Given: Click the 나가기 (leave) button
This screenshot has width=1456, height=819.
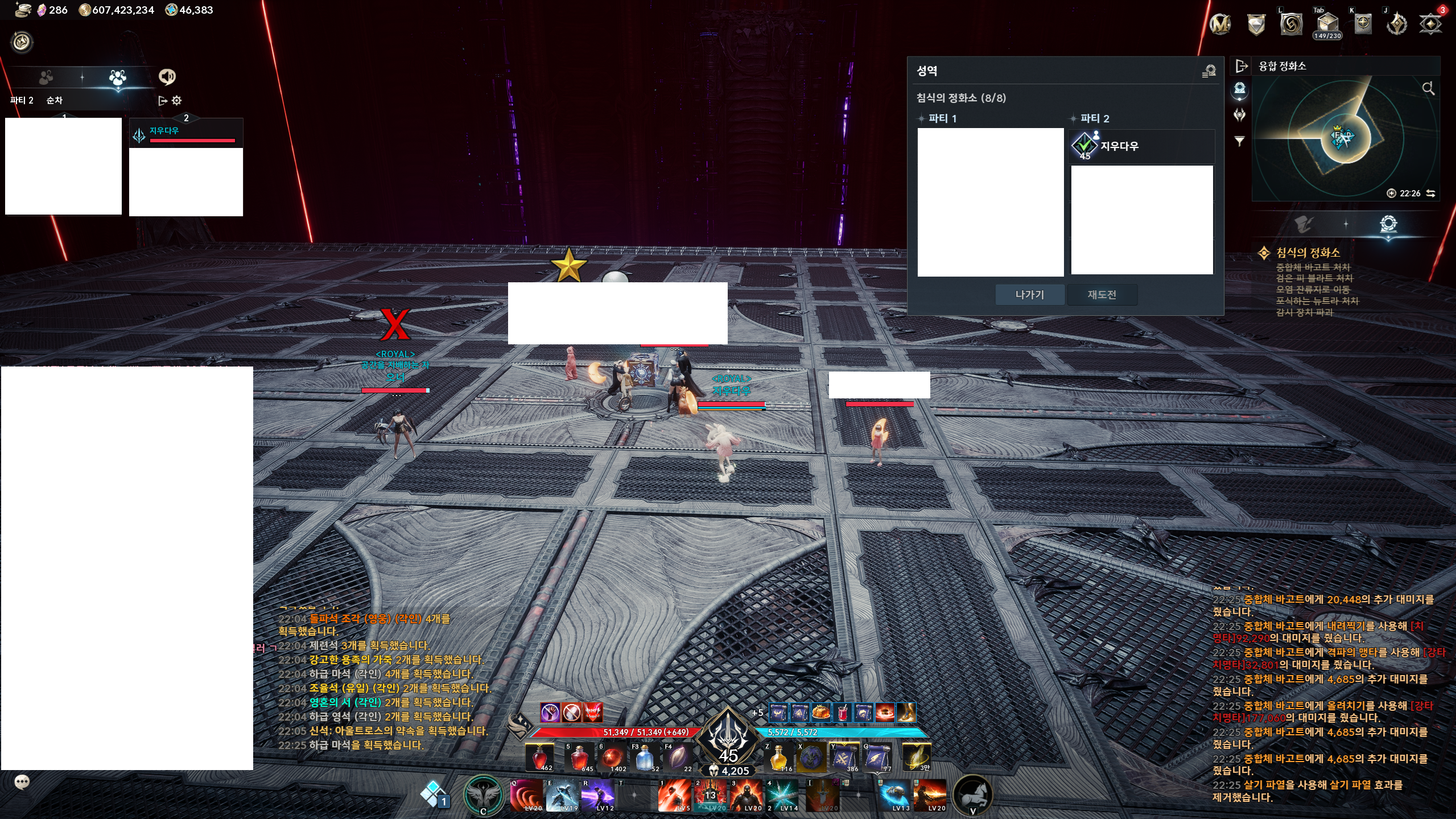Looking at the screenshot, I should point(1029,295).
